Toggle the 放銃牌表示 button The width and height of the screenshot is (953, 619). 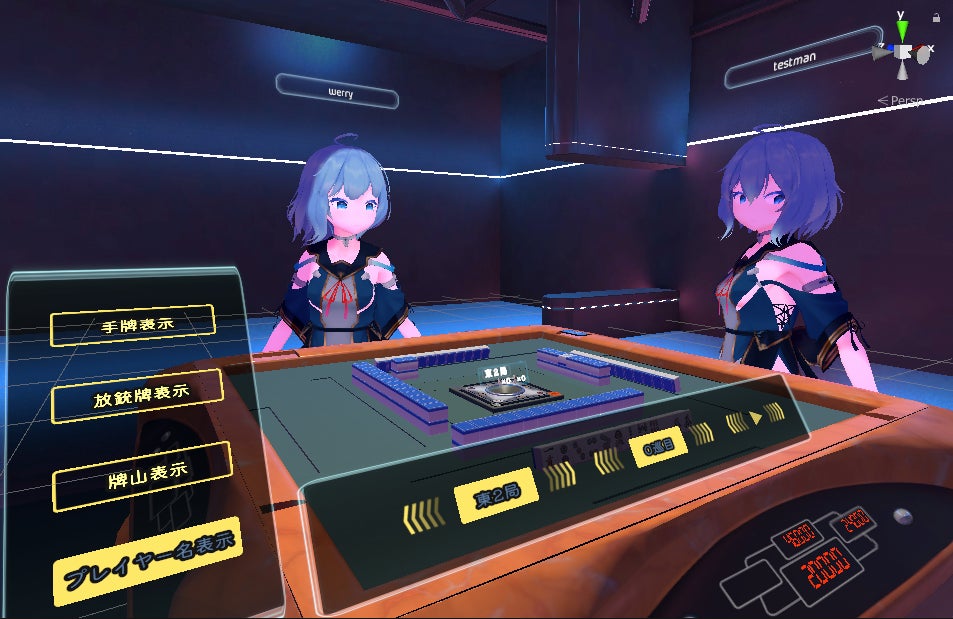[x=136, y=395]
